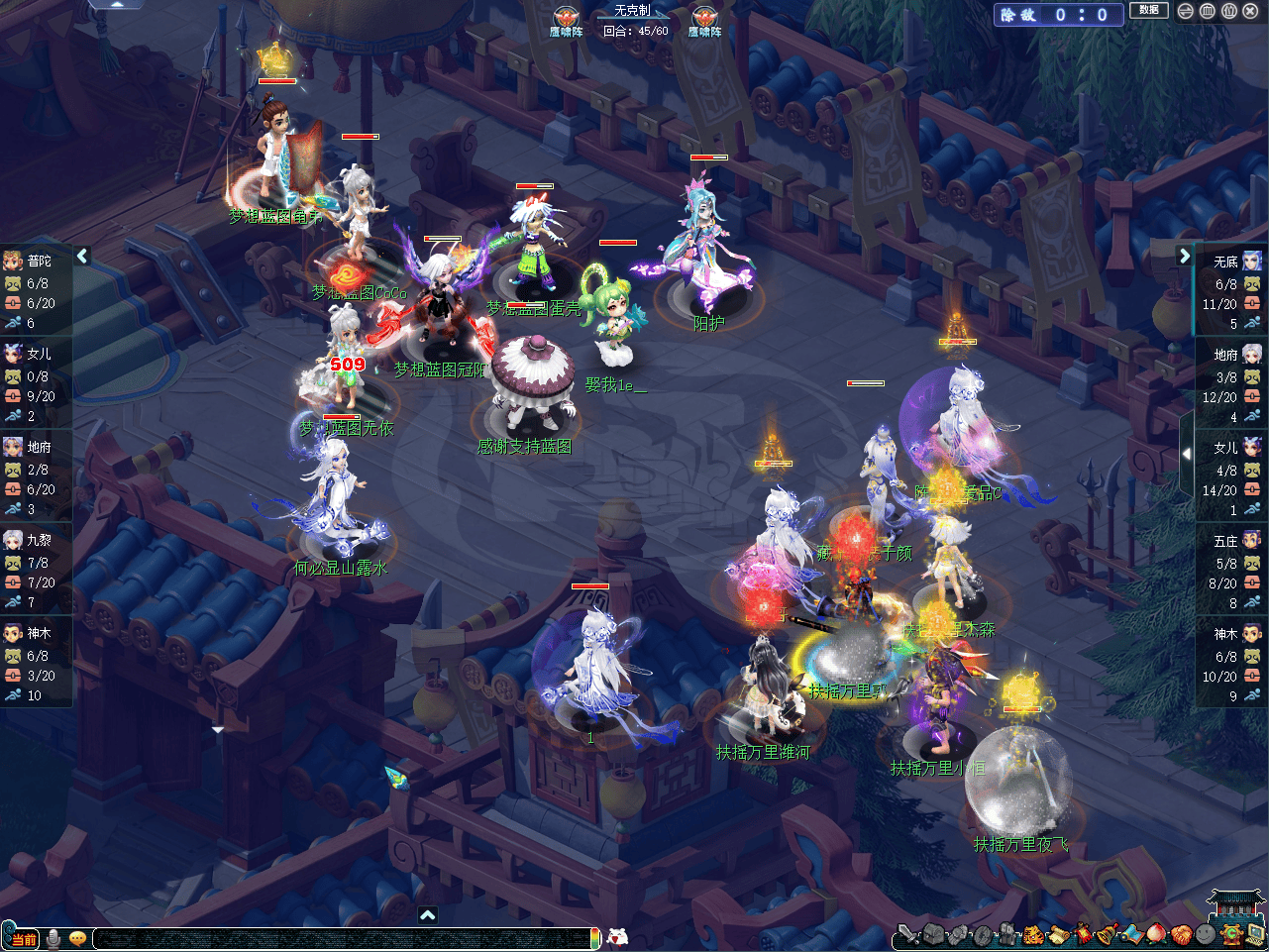Open the computer system settings icon
The image size is (1269, 952).
(x=1255, y=934)
